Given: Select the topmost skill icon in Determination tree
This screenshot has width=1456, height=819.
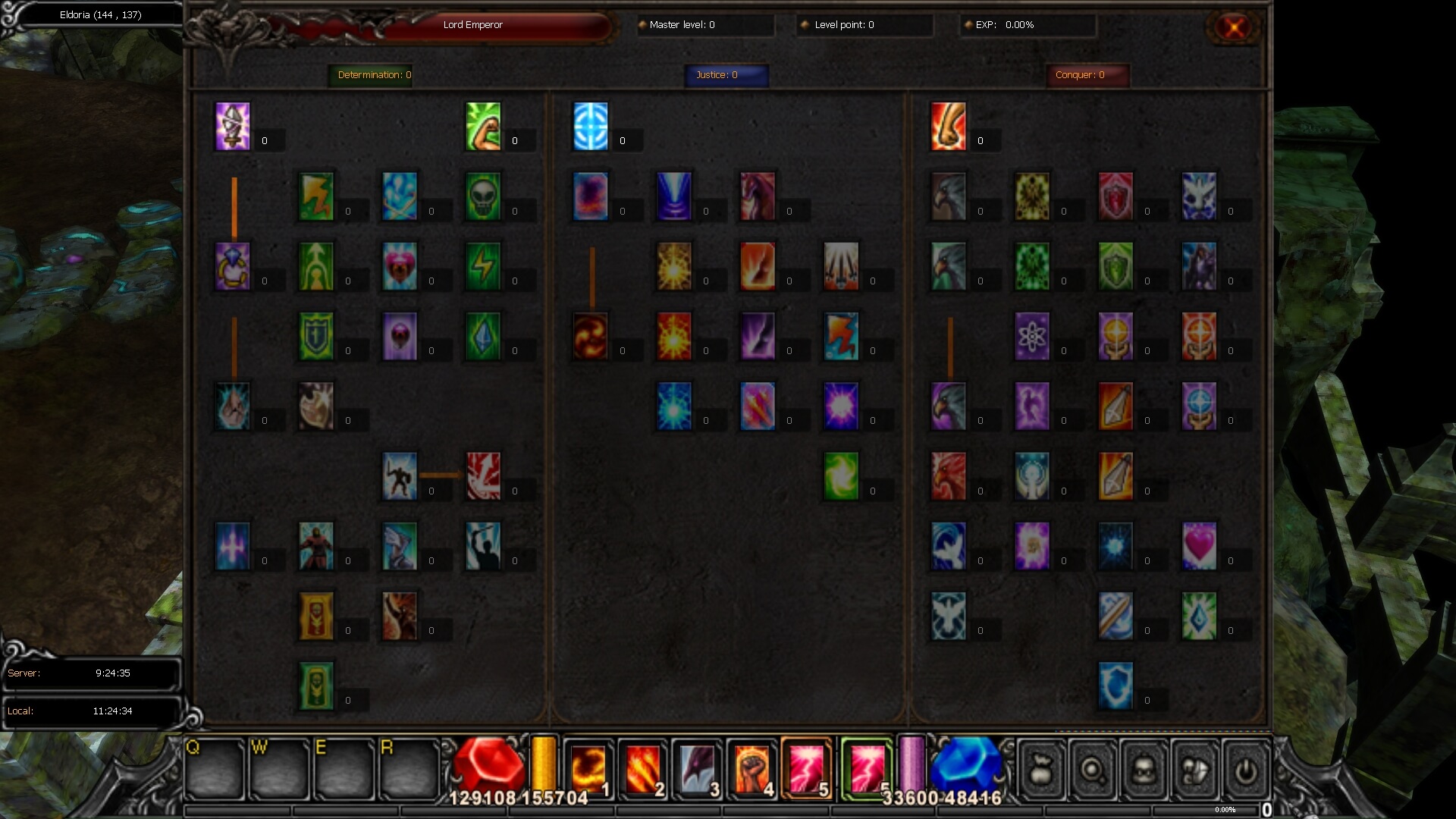Looking at the screenshot, I should [x=233, y=126].
